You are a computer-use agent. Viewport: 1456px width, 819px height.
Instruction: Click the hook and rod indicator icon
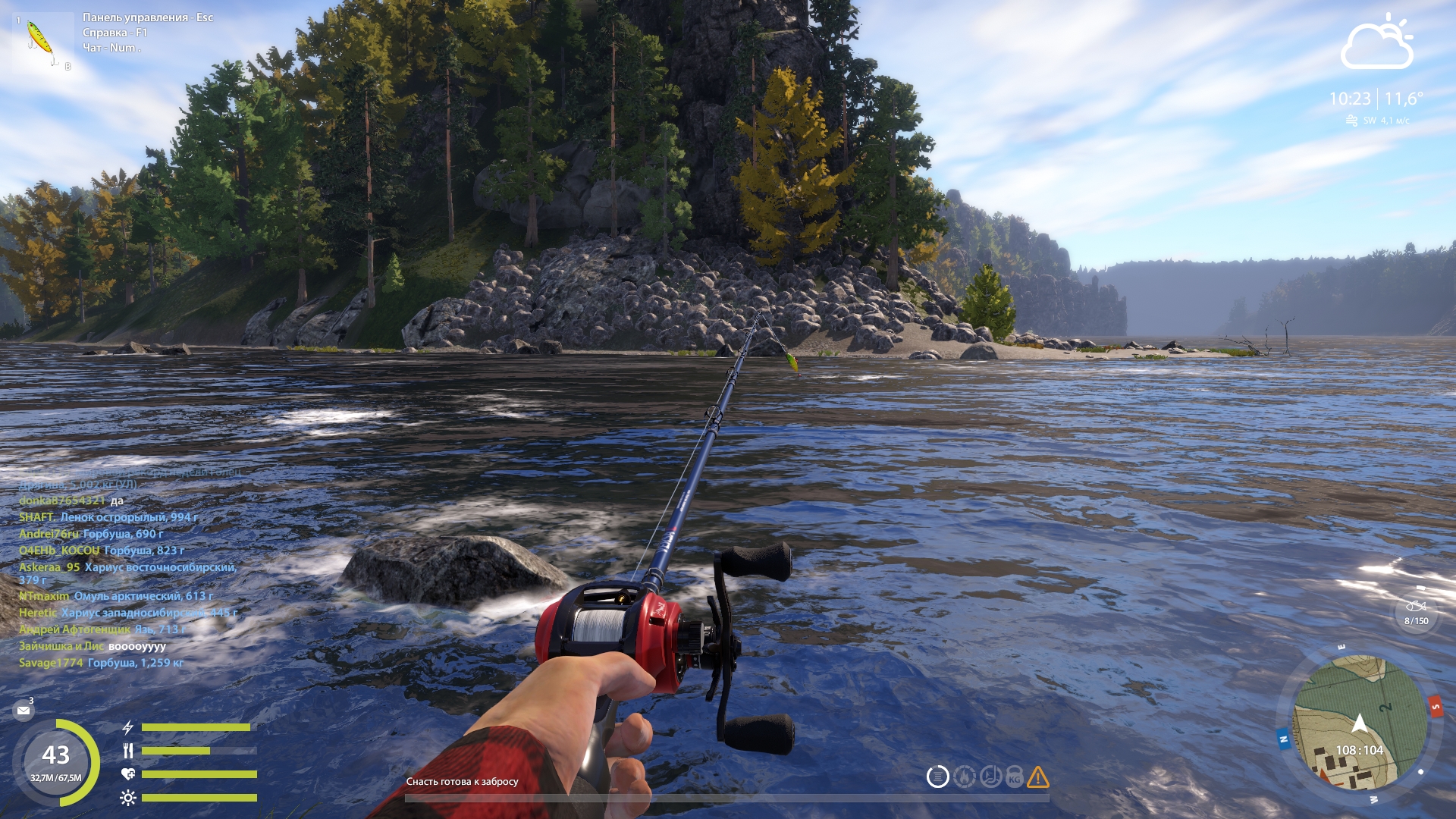click(x=990, y=777)
